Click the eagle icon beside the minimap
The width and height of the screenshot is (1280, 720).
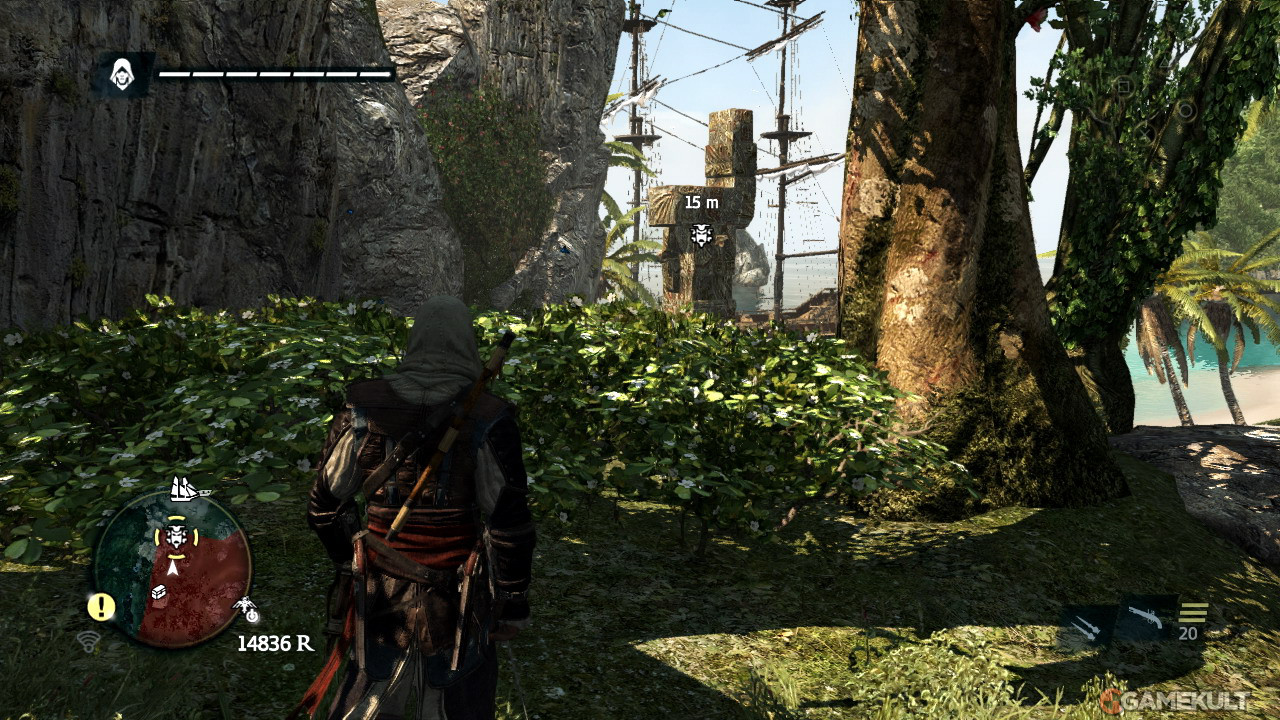pos(245,607)
